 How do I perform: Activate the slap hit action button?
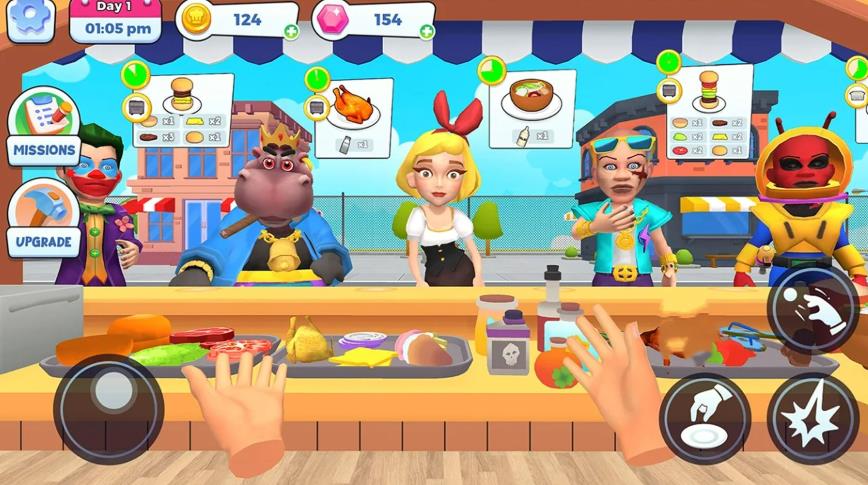coord(813,417)
